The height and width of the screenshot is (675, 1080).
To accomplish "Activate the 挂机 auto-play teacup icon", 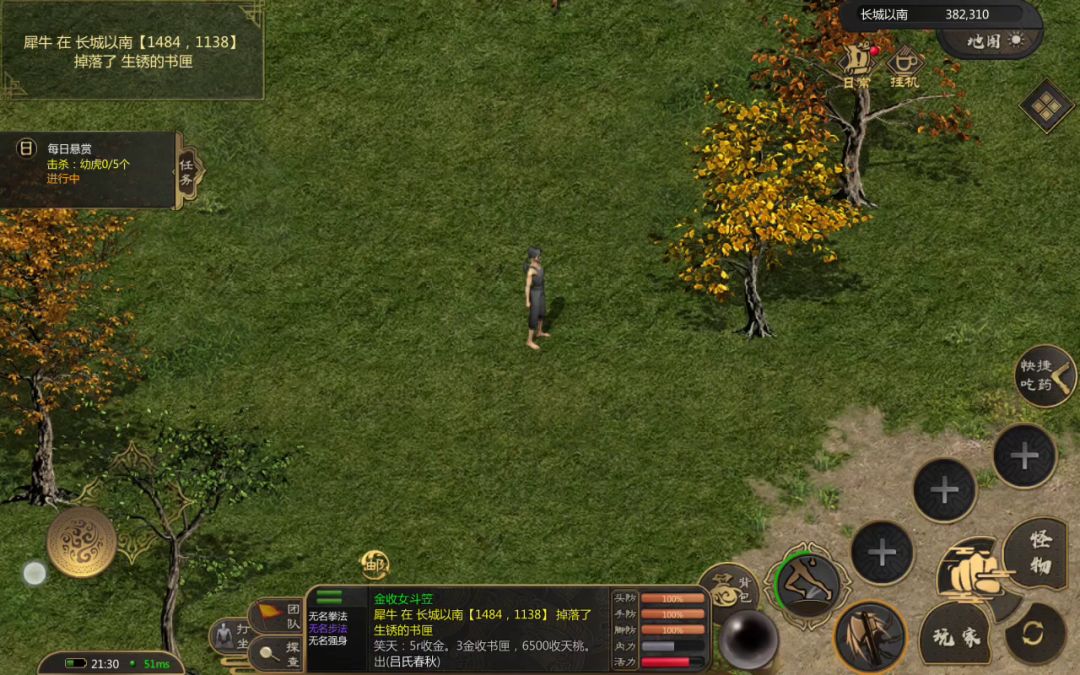I will point(905,65).
